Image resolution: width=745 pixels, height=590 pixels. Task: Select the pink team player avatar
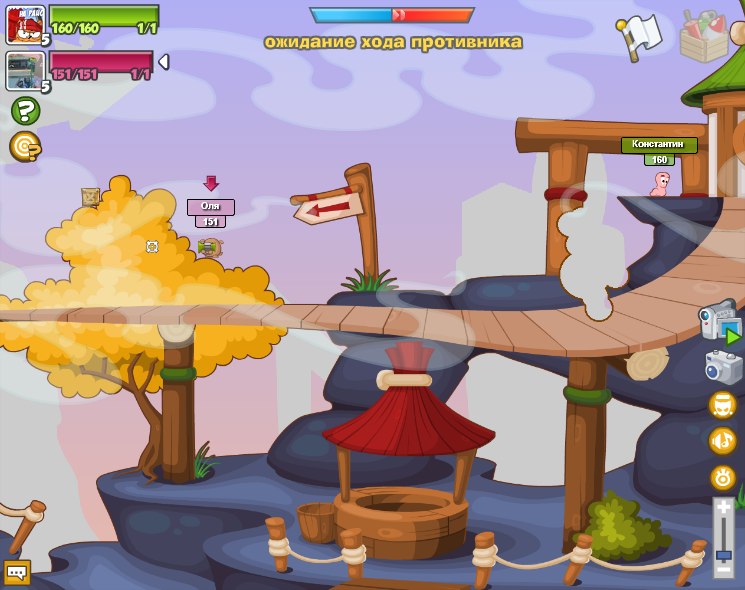pyautogui.click(x=25, y=70)
